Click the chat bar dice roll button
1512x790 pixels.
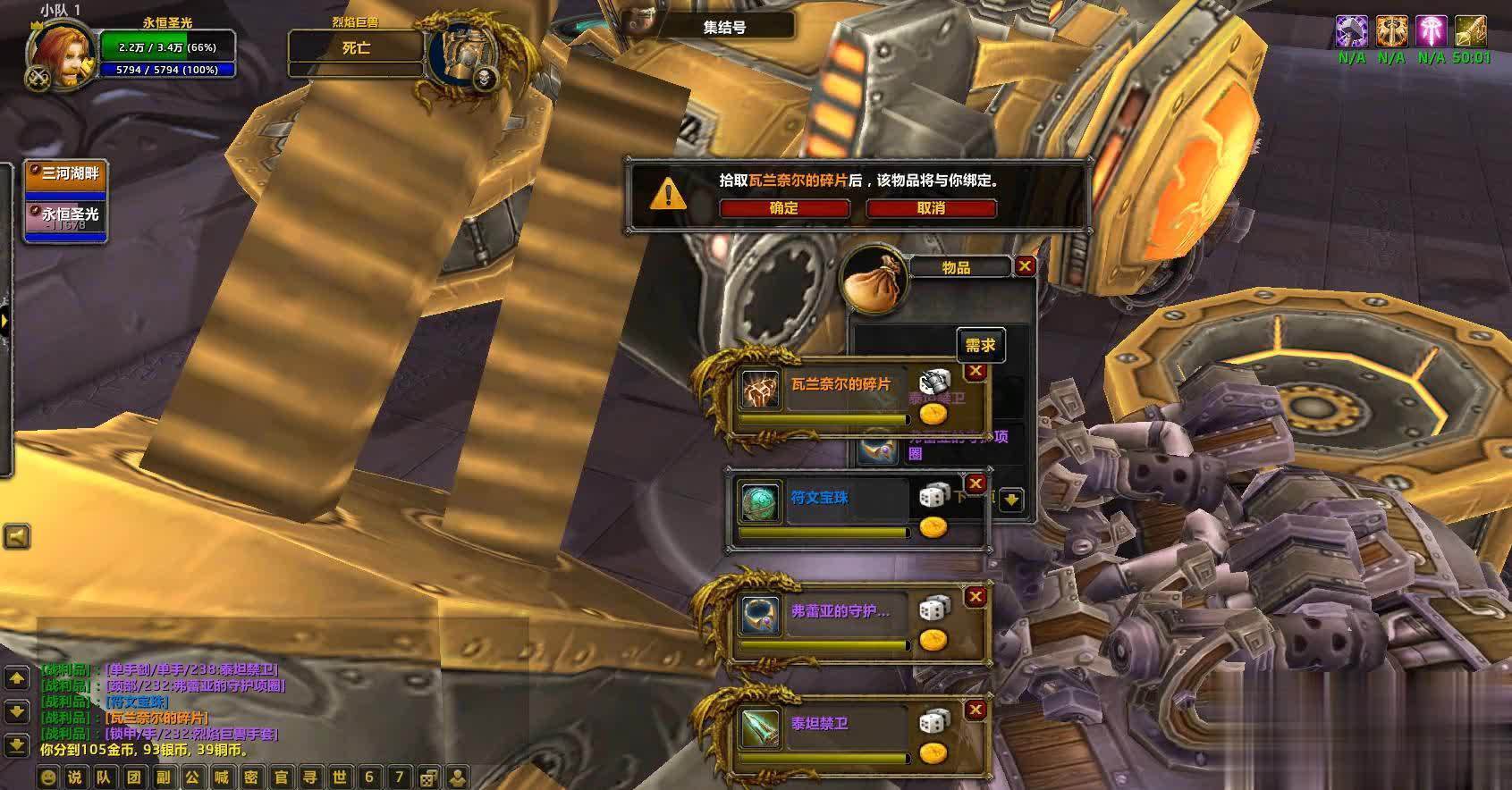pyautogui.click(x=428, y=777)
